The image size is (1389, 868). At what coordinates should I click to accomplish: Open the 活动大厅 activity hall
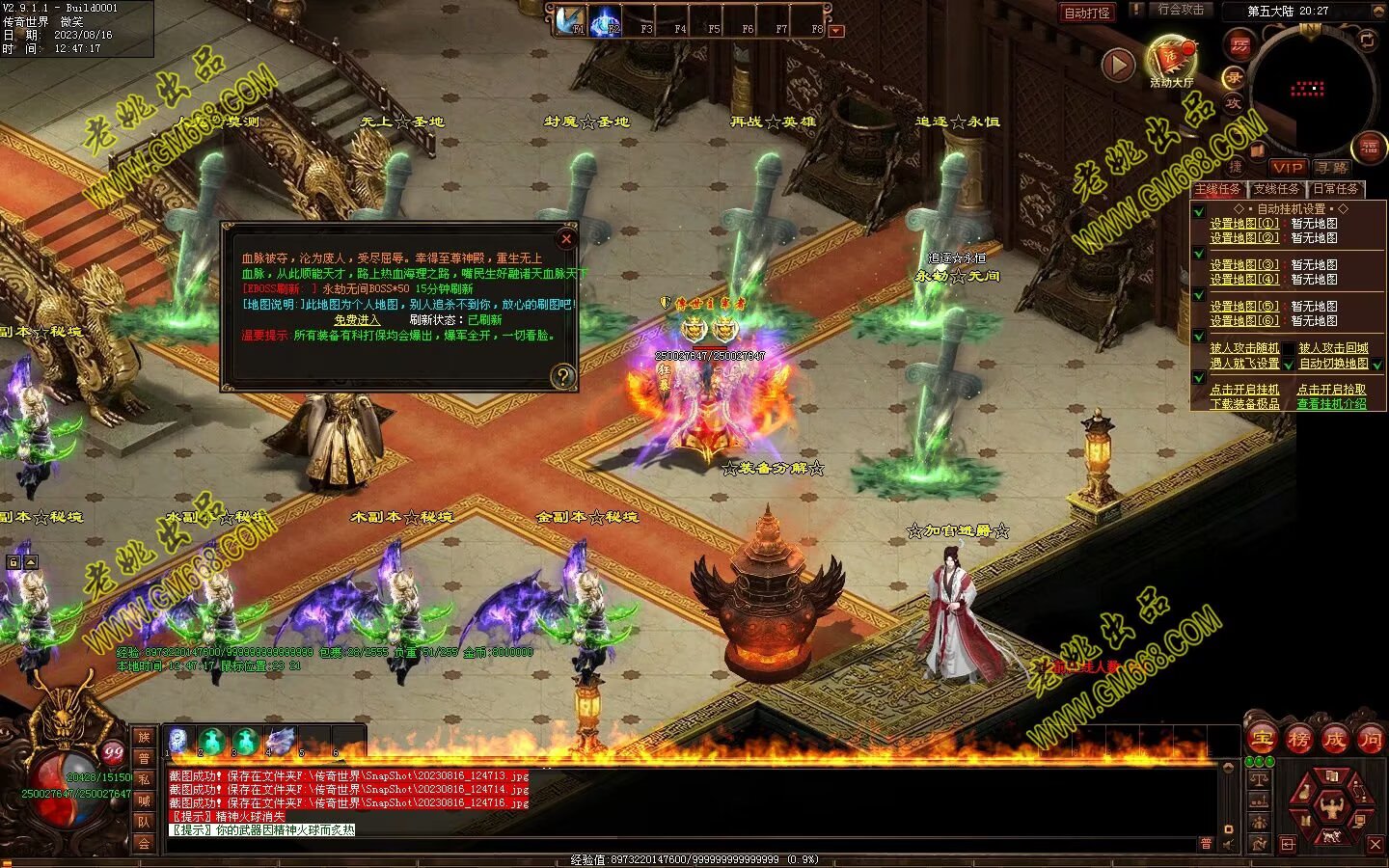click(1170, 60)
